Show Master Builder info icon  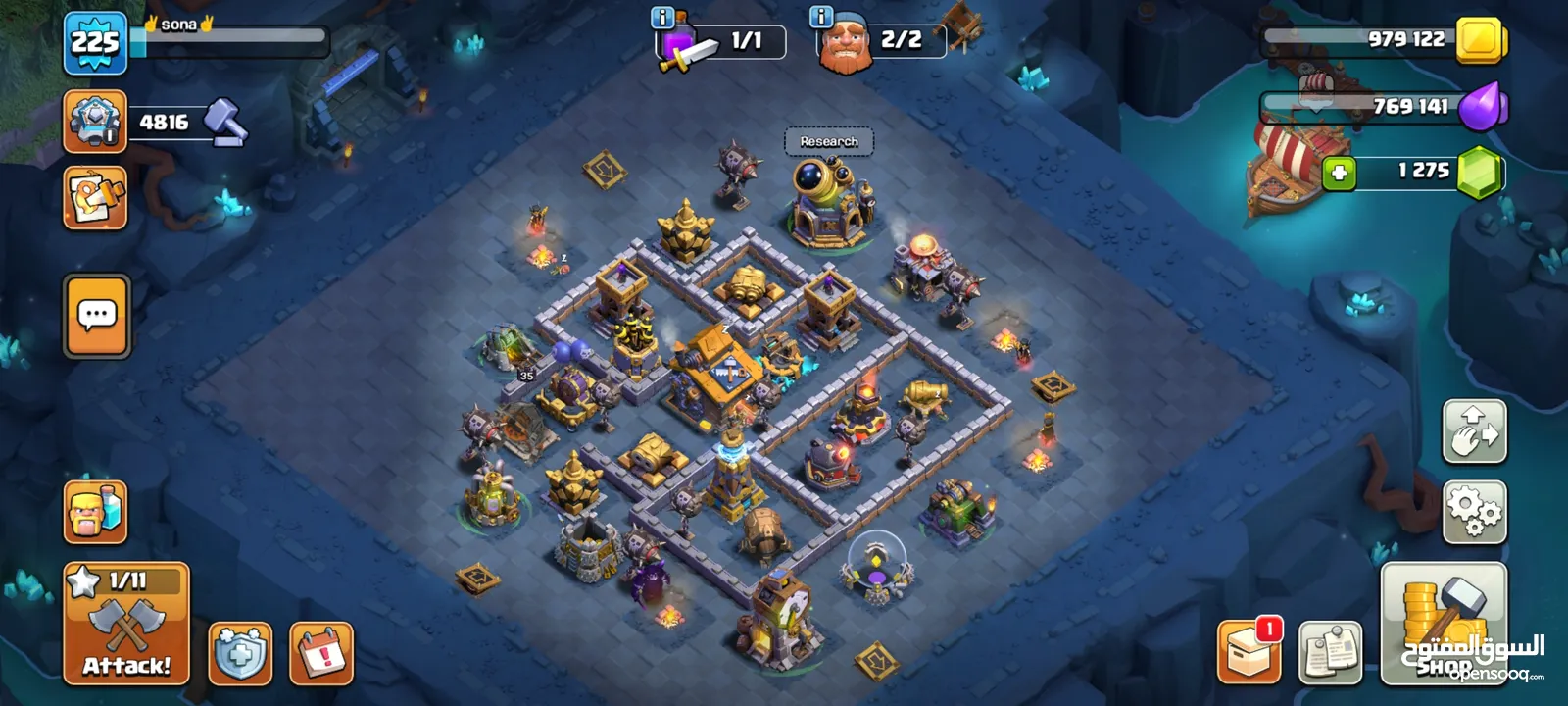click(821, 18)
